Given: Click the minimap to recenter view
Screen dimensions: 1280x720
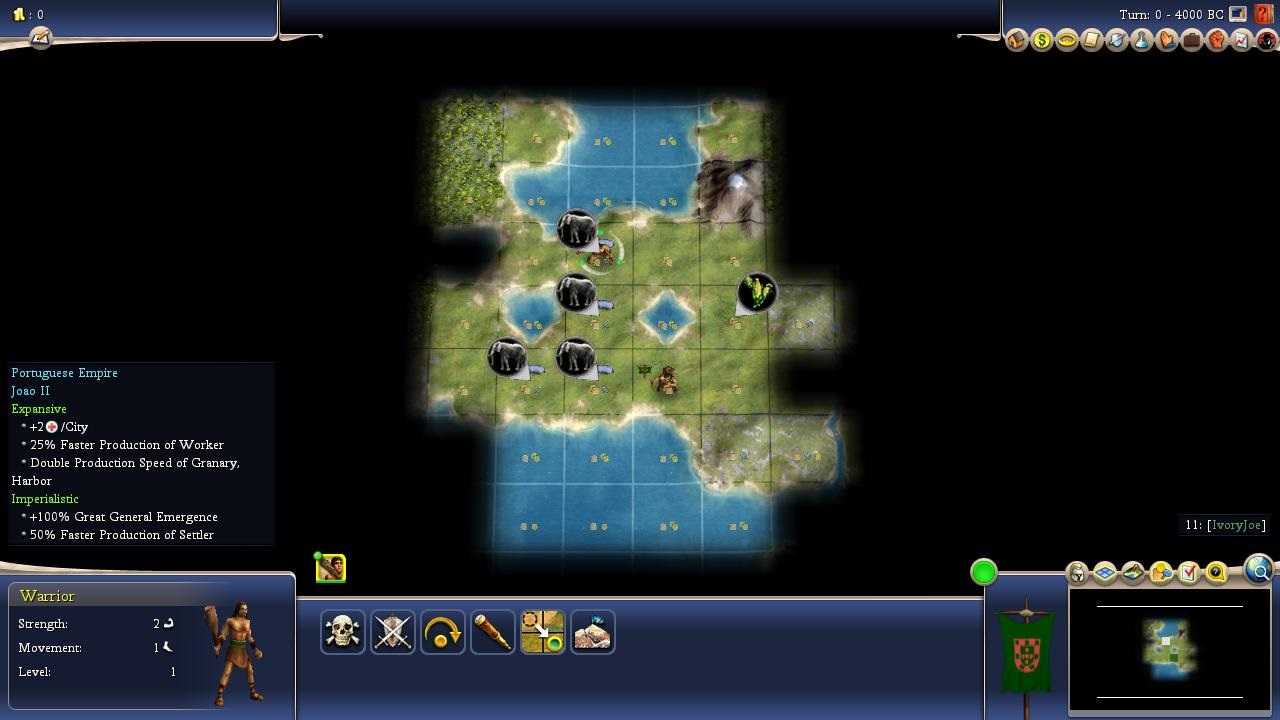Looking at the screenshot, I should coord(1169,648).
